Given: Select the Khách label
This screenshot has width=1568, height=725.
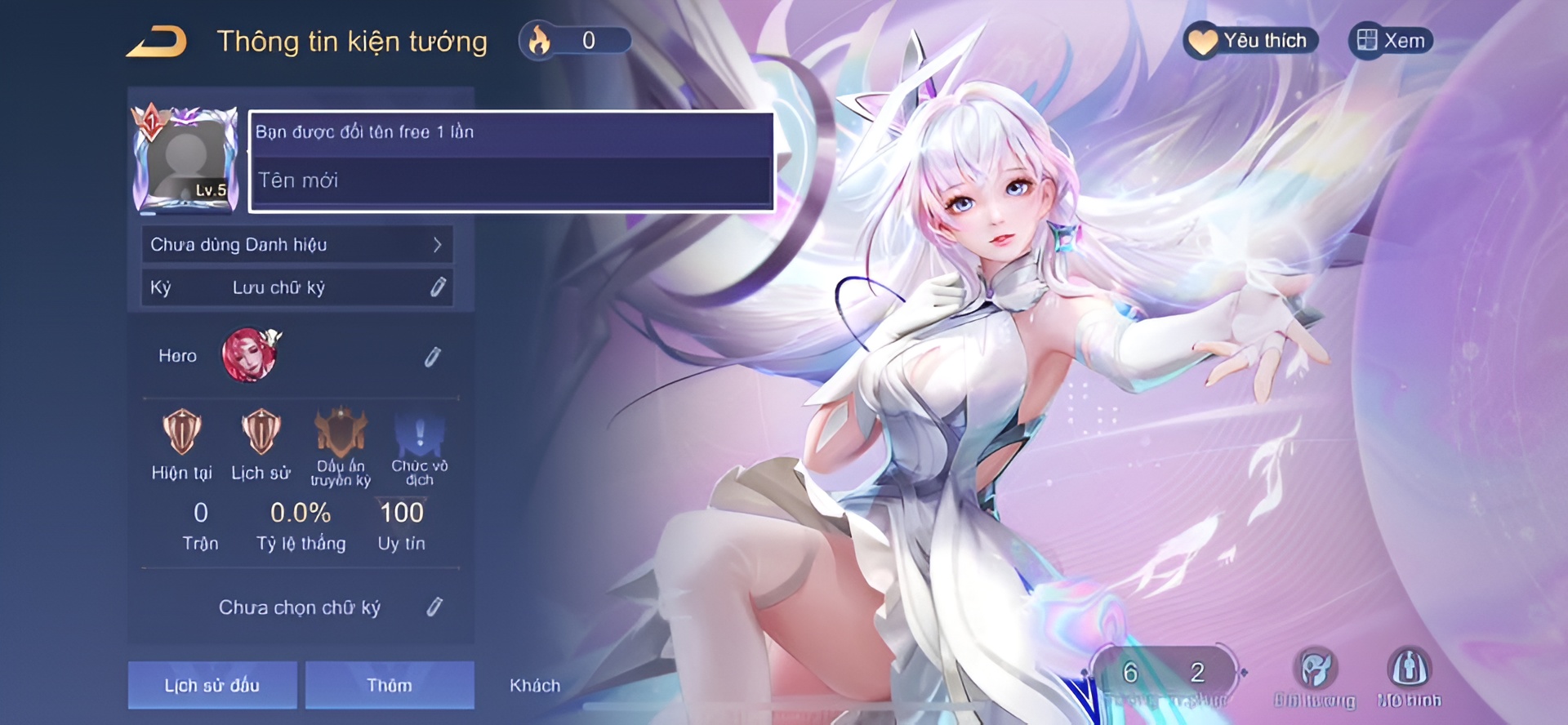Looking at the screenshot, I should 535,686.
